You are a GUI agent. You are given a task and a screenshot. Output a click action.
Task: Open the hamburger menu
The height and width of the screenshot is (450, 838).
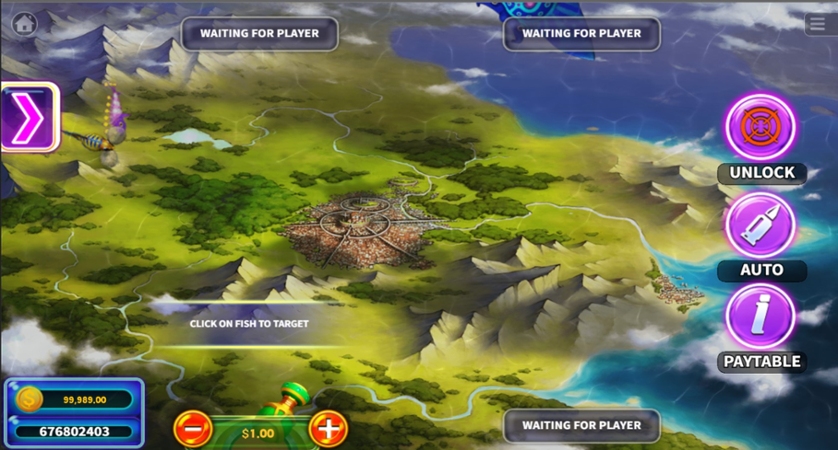point(817,25)
